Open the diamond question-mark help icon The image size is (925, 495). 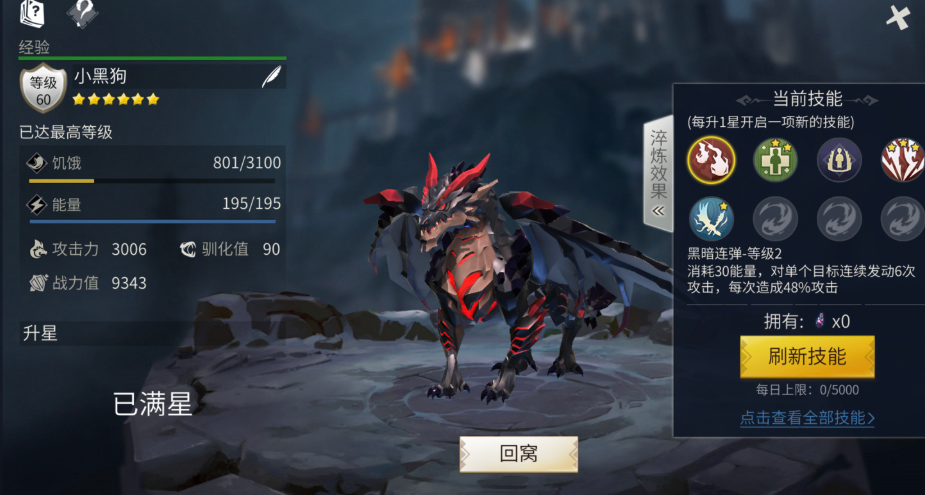pos(82,13)
